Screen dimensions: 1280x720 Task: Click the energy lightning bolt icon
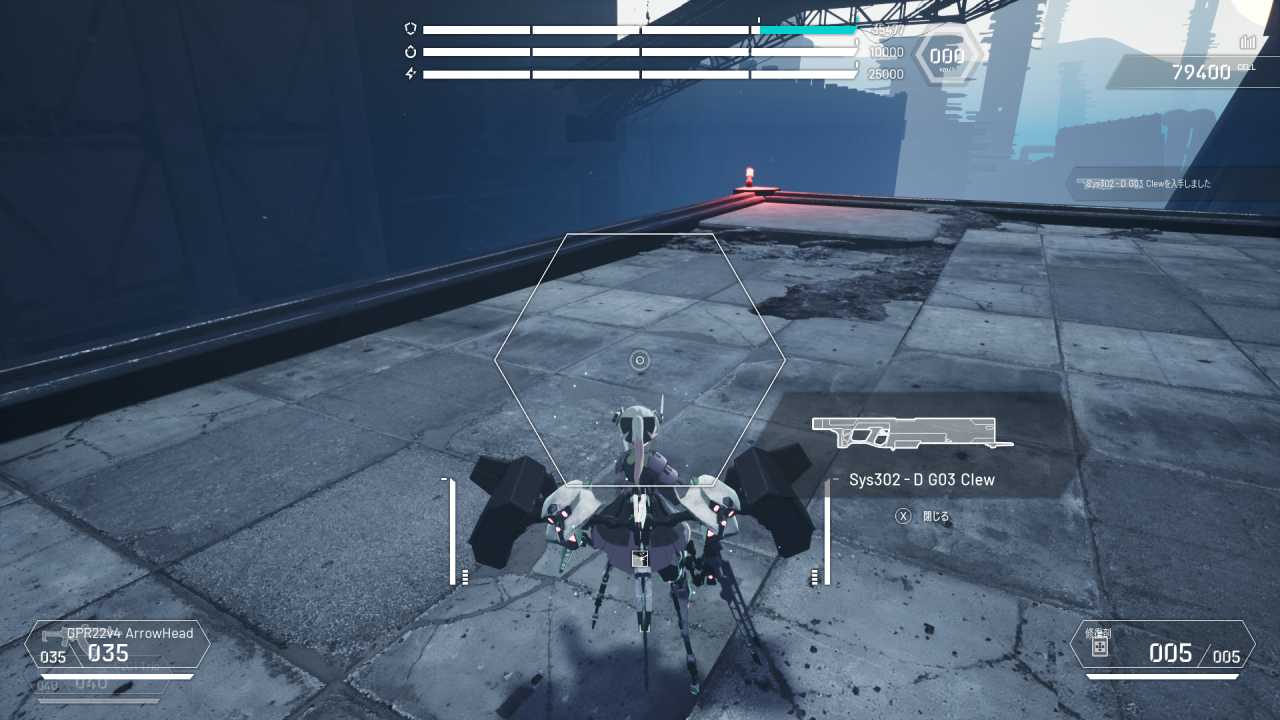(x=408, y=73)
